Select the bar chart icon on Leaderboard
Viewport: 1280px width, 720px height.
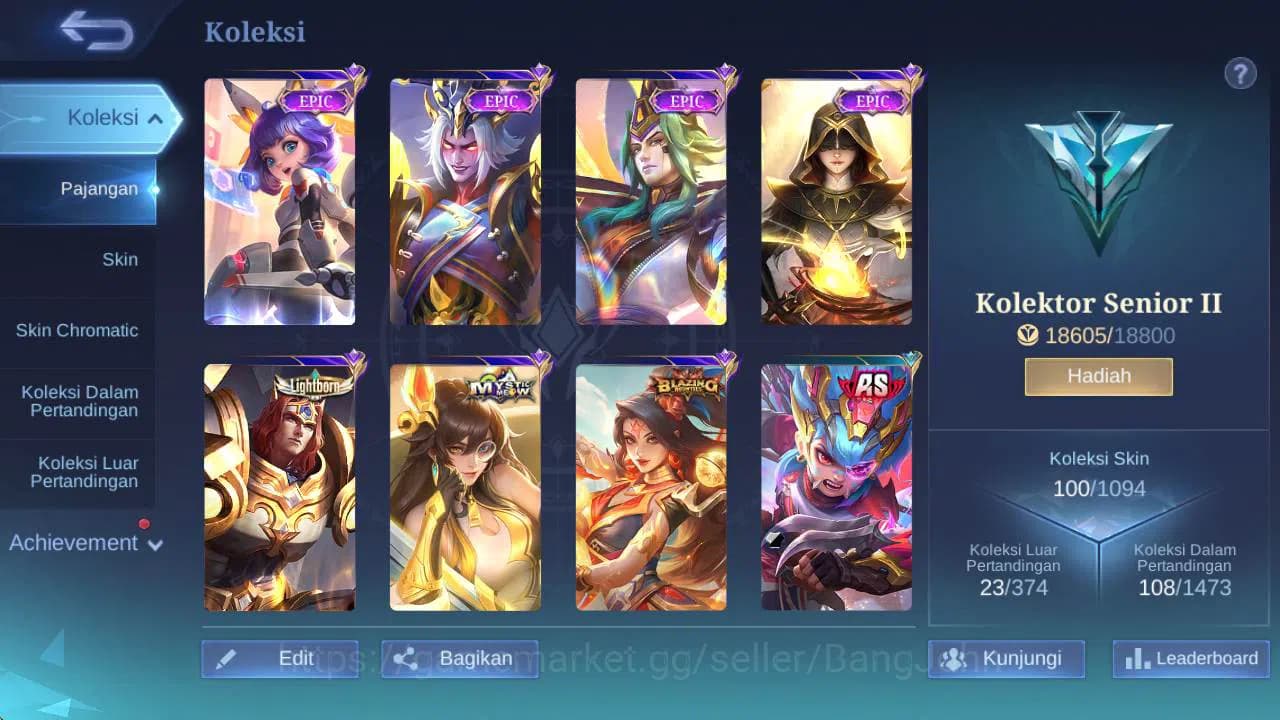(1137, 659)
